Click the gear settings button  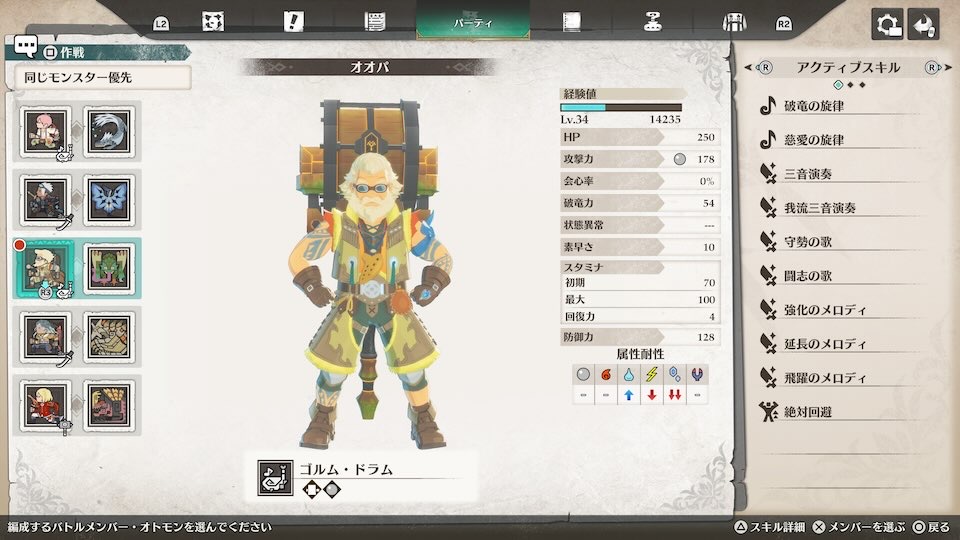[886, 24]
